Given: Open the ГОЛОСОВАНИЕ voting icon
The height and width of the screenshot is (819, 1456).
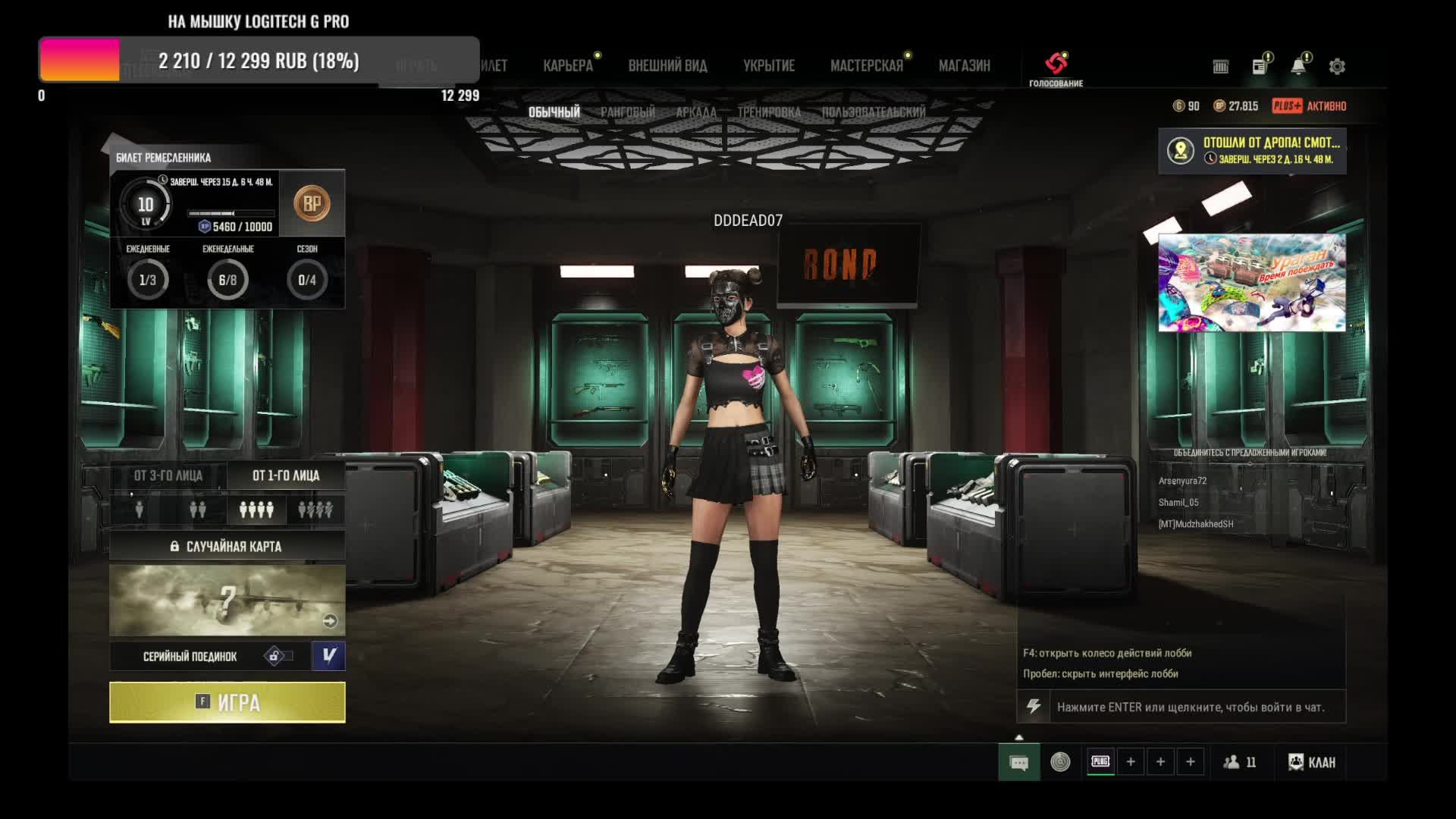Looking at the screenshot, I should pos(1056,67).
